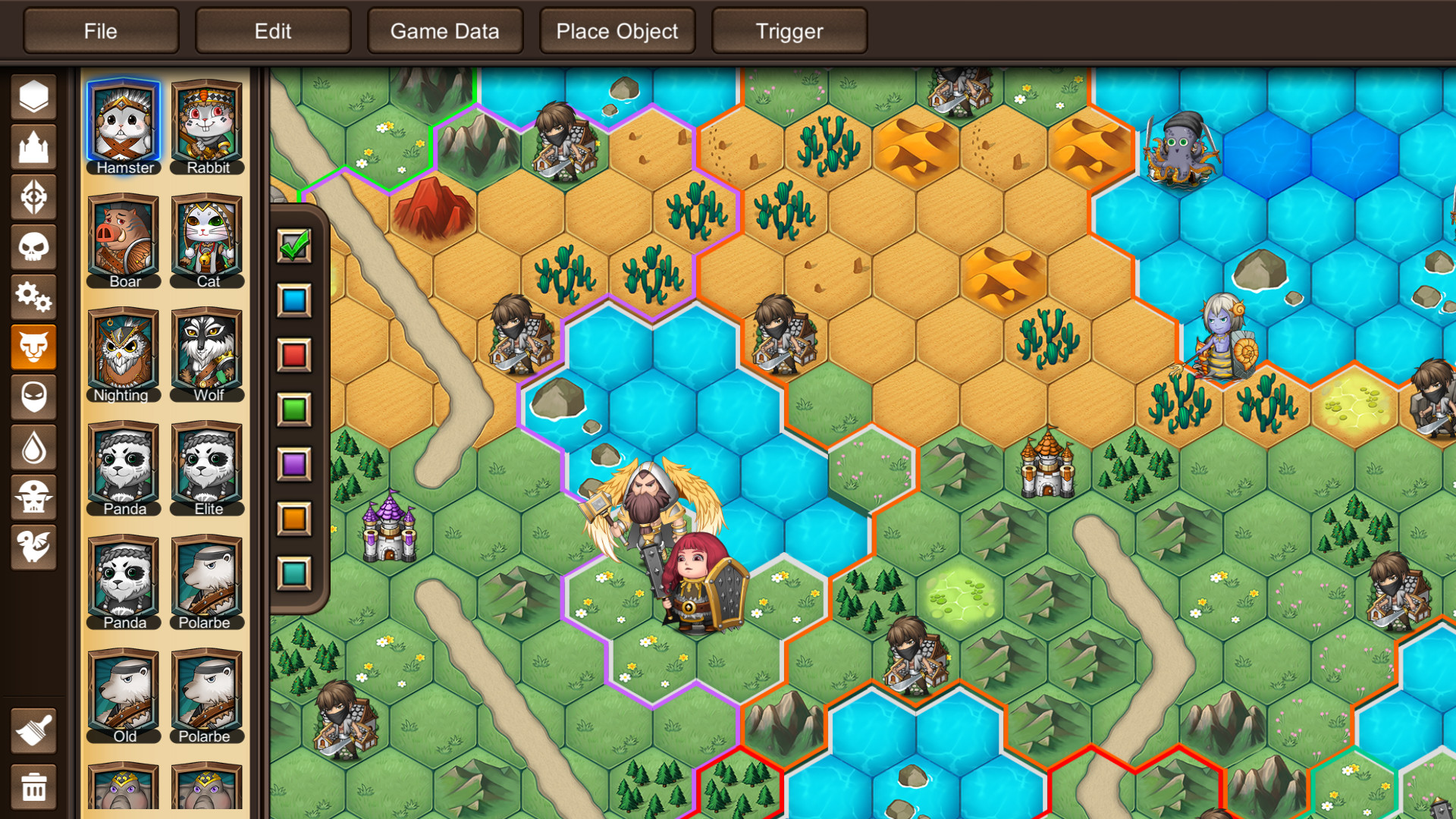This screenshot has width=1456, height=819.
Task: Toggle the green checkmark option
Action: pyautogui.click(x=294, y=246)
